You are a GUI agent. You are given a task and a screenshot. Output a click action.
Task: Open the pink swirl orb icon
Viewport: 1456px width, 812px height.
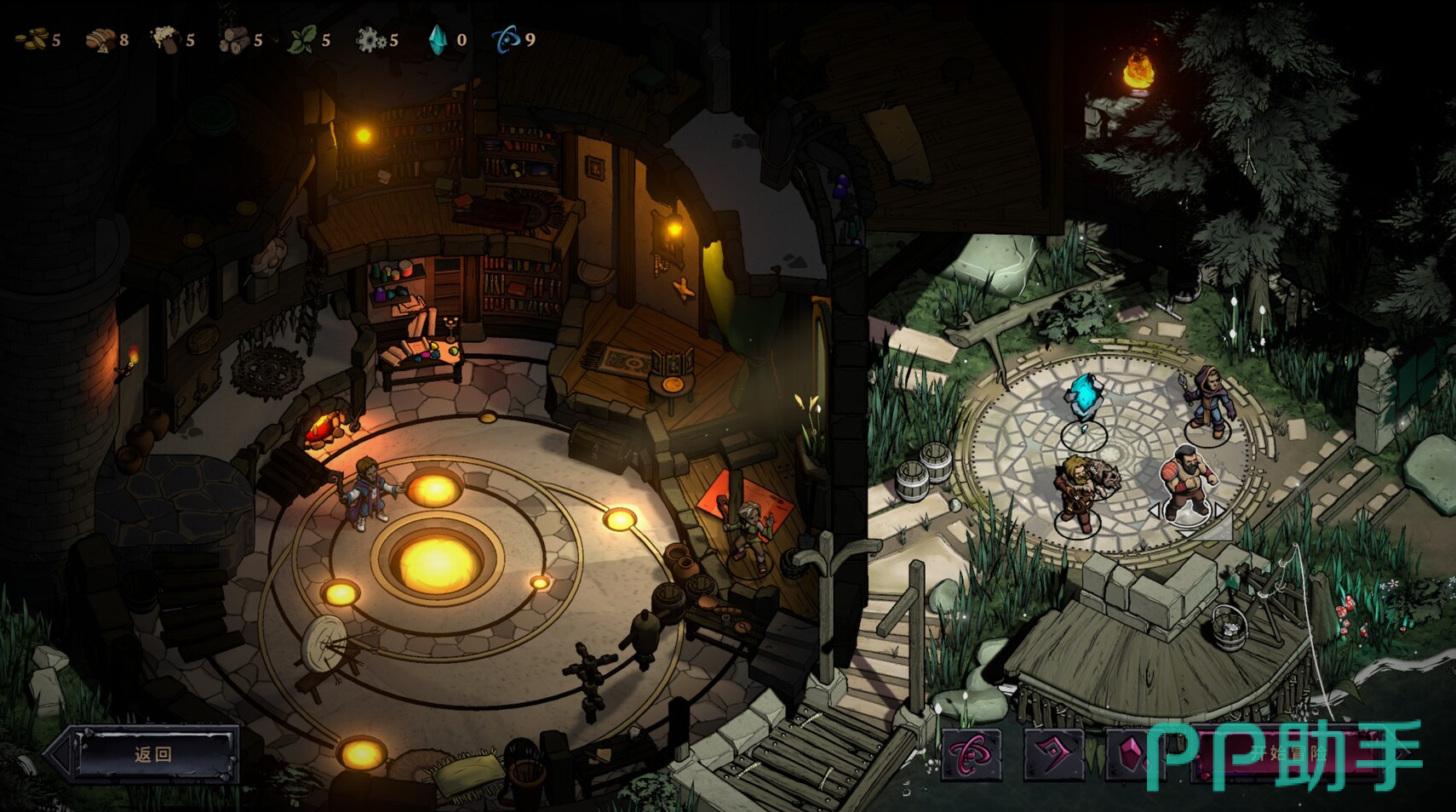[972, 754]
